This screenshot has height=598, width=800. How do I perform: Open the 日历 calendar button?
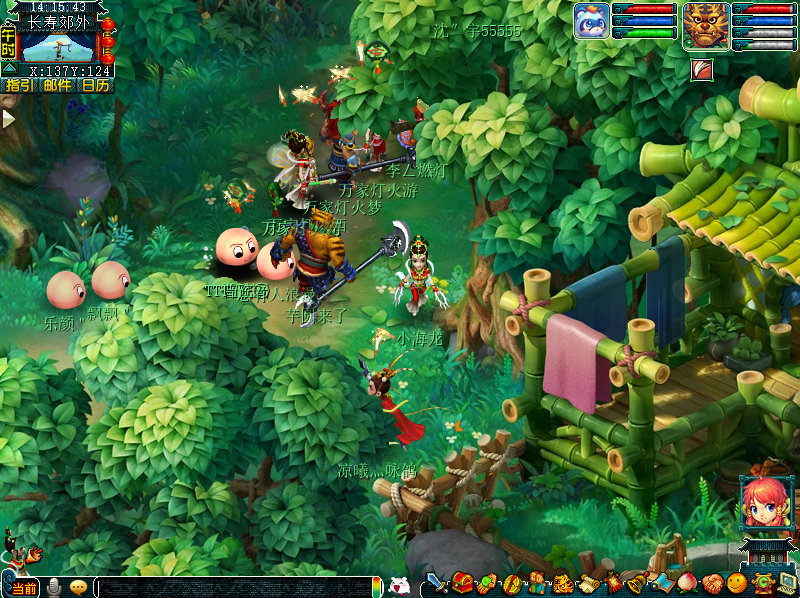coord(95,86)
